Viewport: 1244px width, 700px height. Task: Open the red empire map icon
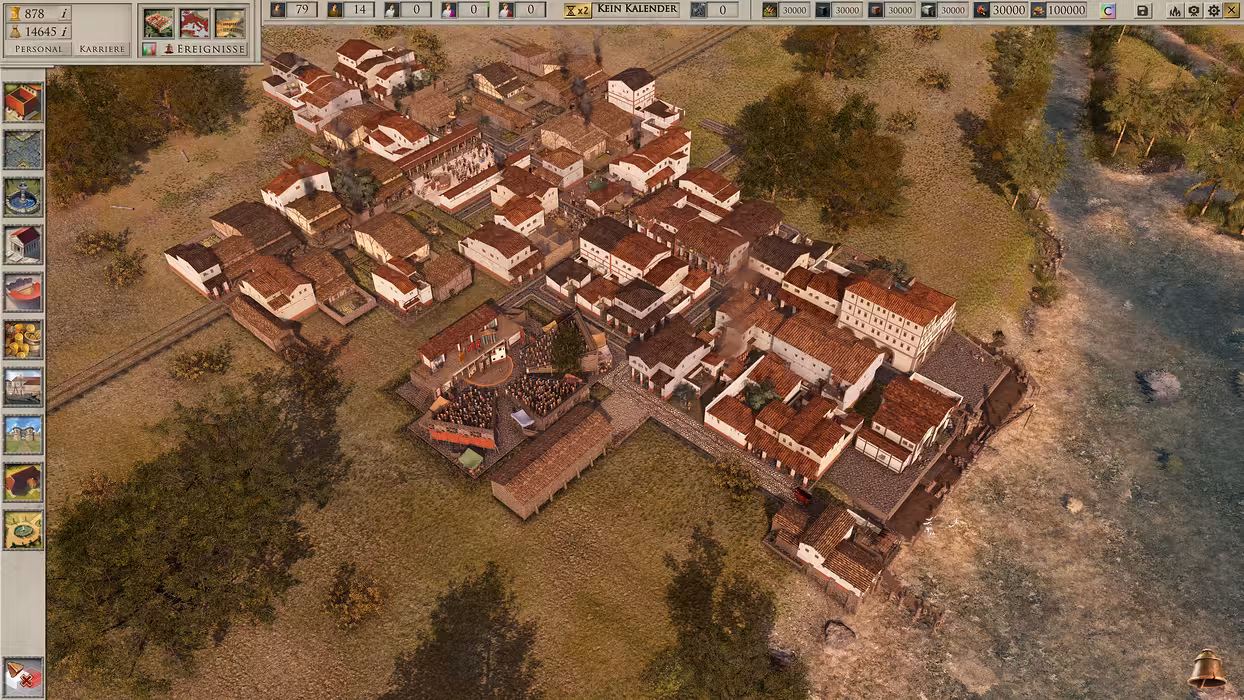[x=194, y=22]
